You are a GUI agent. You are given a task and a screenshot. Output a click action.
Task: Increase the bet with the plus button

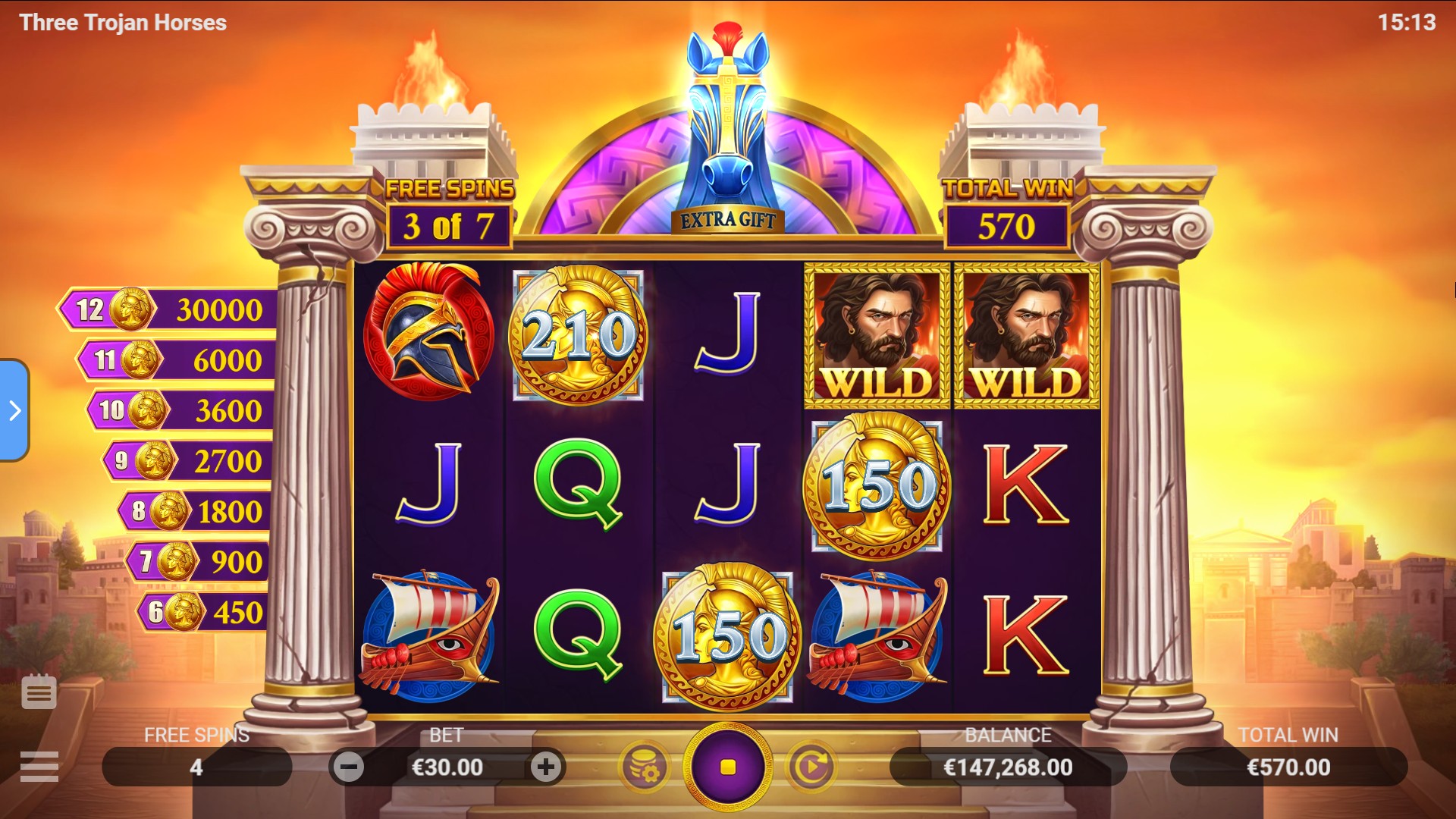point(545,767)
